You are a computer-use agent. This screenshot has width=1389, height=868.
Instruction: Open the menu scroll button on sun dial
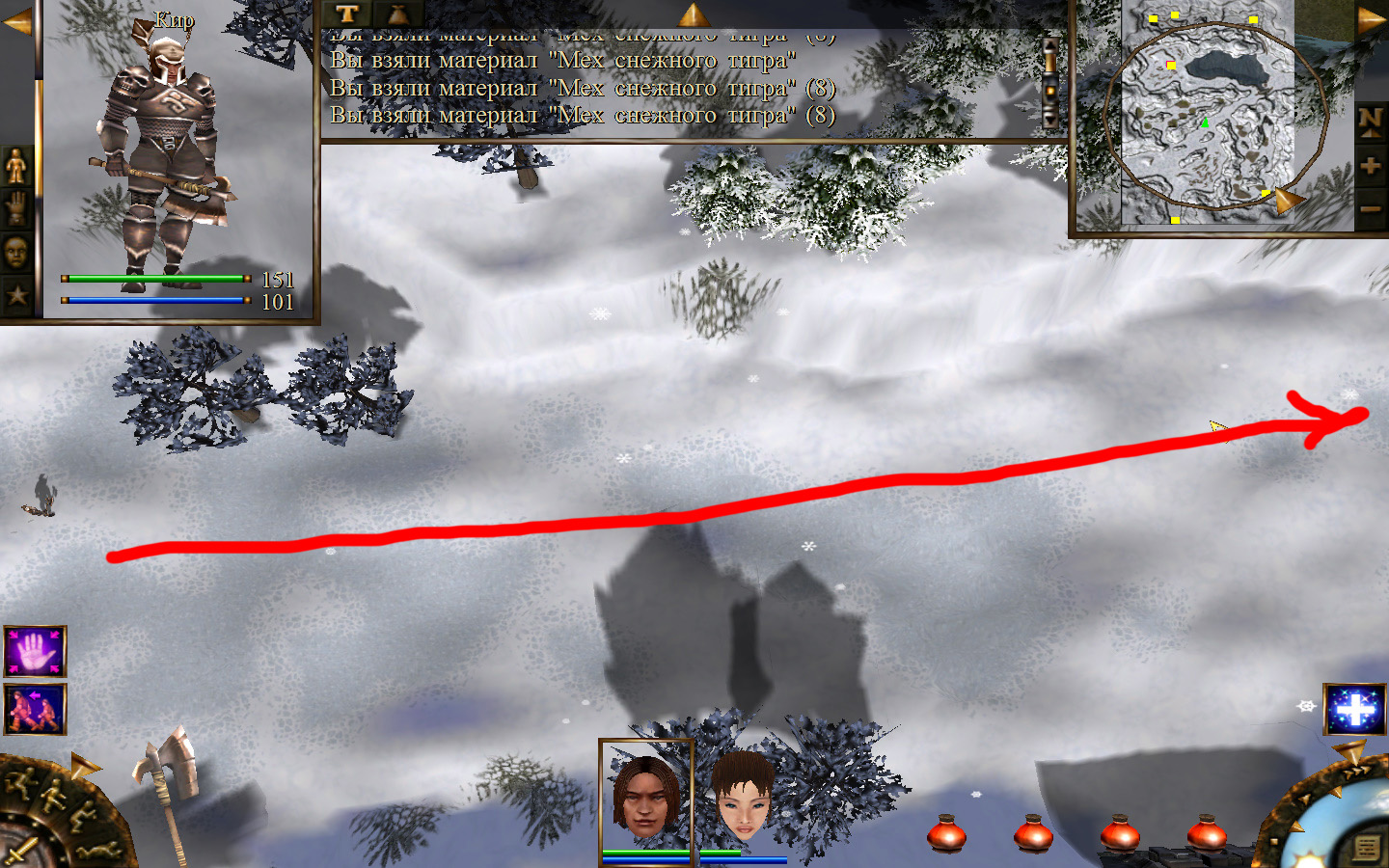(1366, 848)
